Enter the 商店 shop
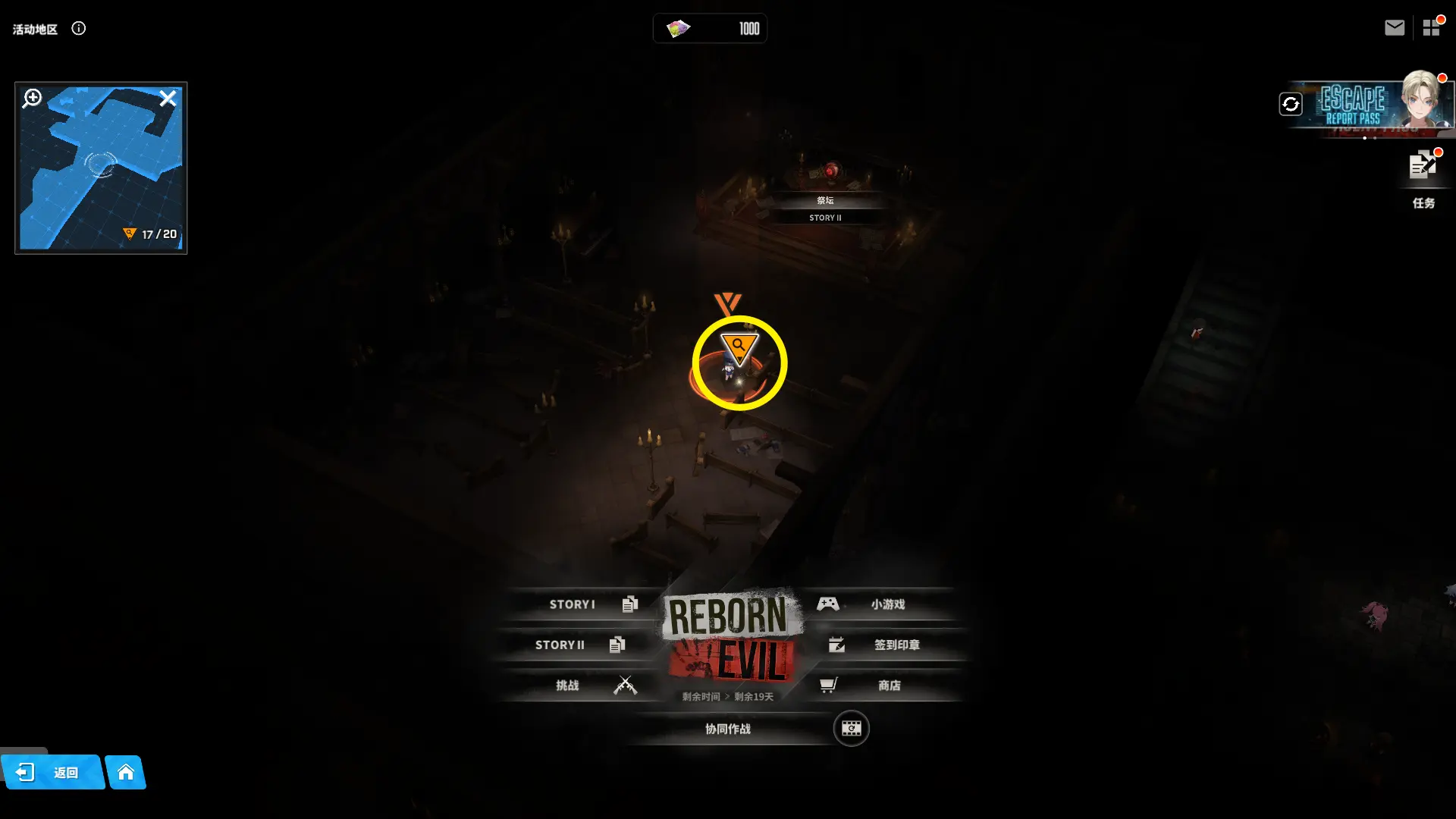This screenshot has height=819, width=1456. coord(880,686)
